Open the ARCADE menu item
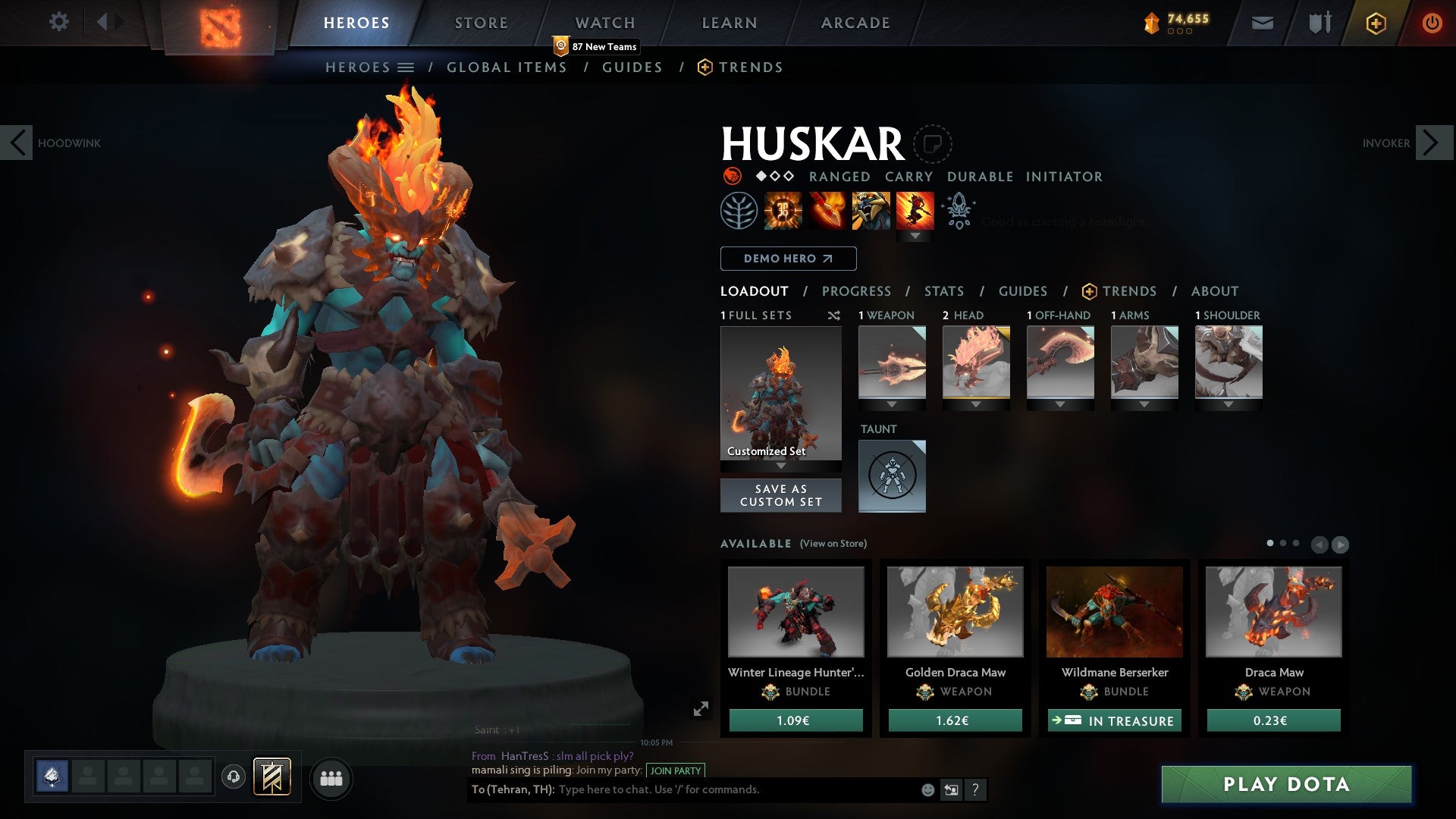The image size is (1456, 819). 855,23
